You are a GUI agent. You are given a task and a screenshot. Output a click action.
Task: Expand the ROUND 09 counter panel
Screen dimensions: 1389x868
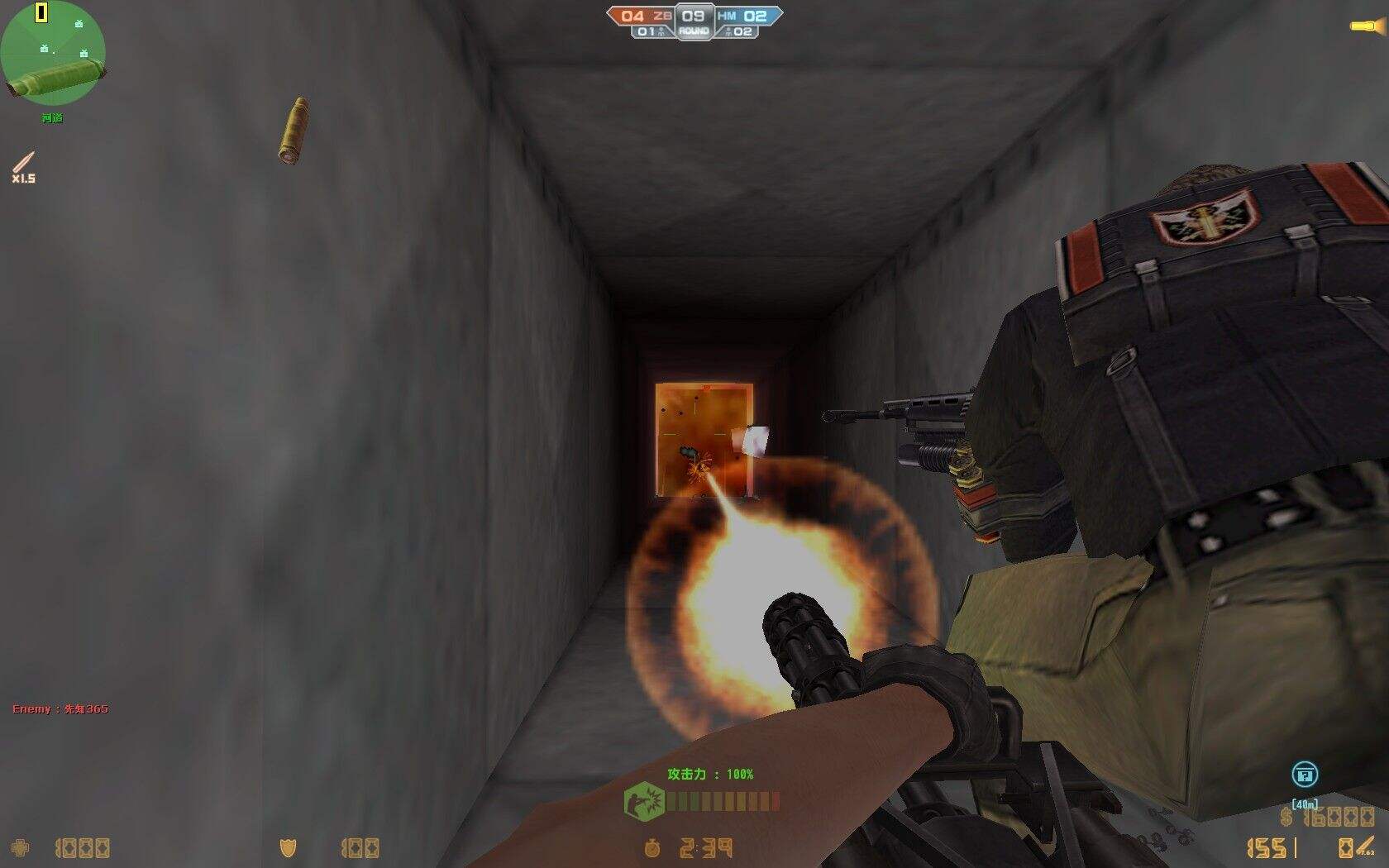tap(693, 18)
